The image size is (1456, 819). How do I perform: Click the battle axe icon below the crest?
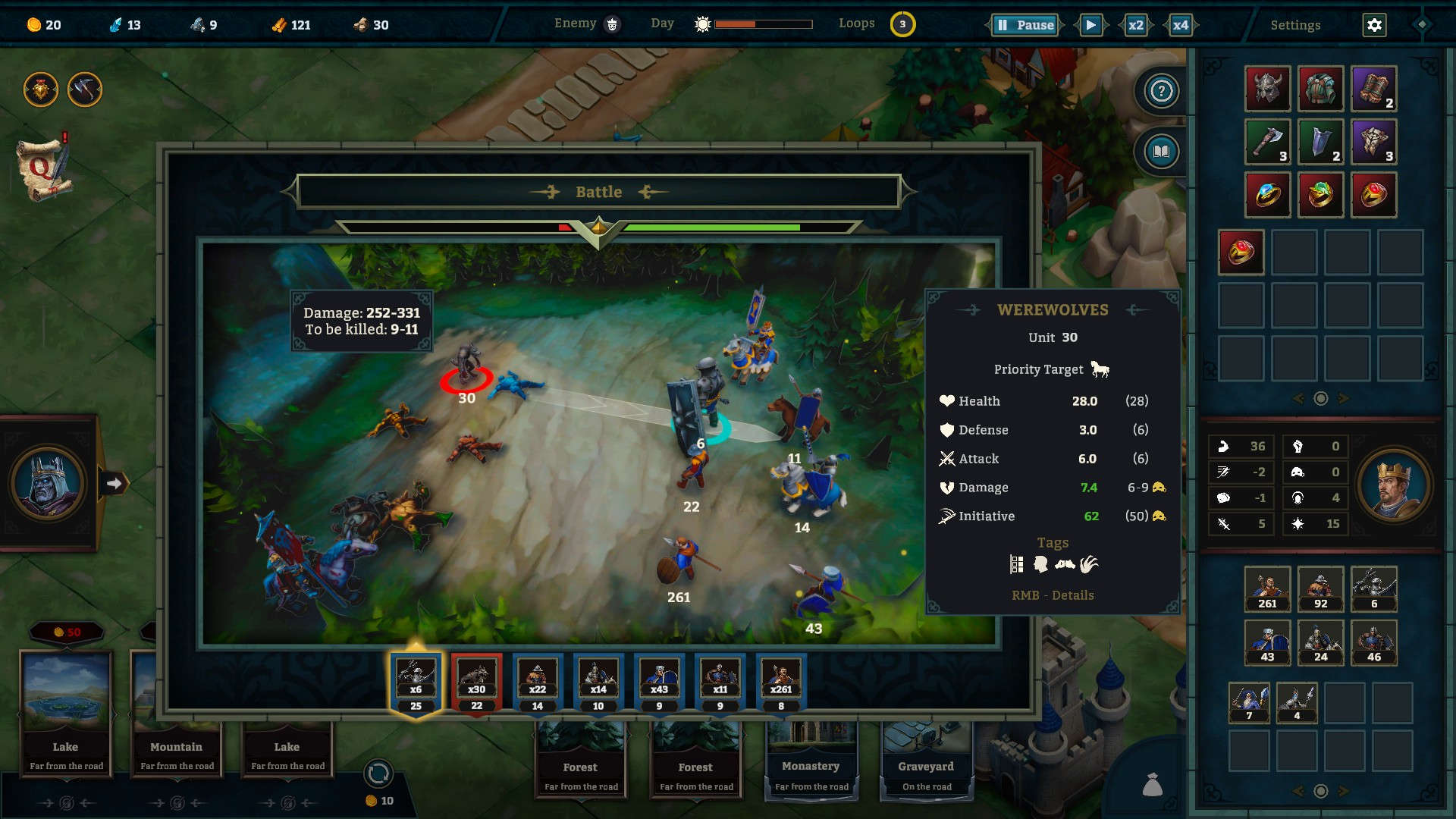pyautogui.click(x=83, y=89)
